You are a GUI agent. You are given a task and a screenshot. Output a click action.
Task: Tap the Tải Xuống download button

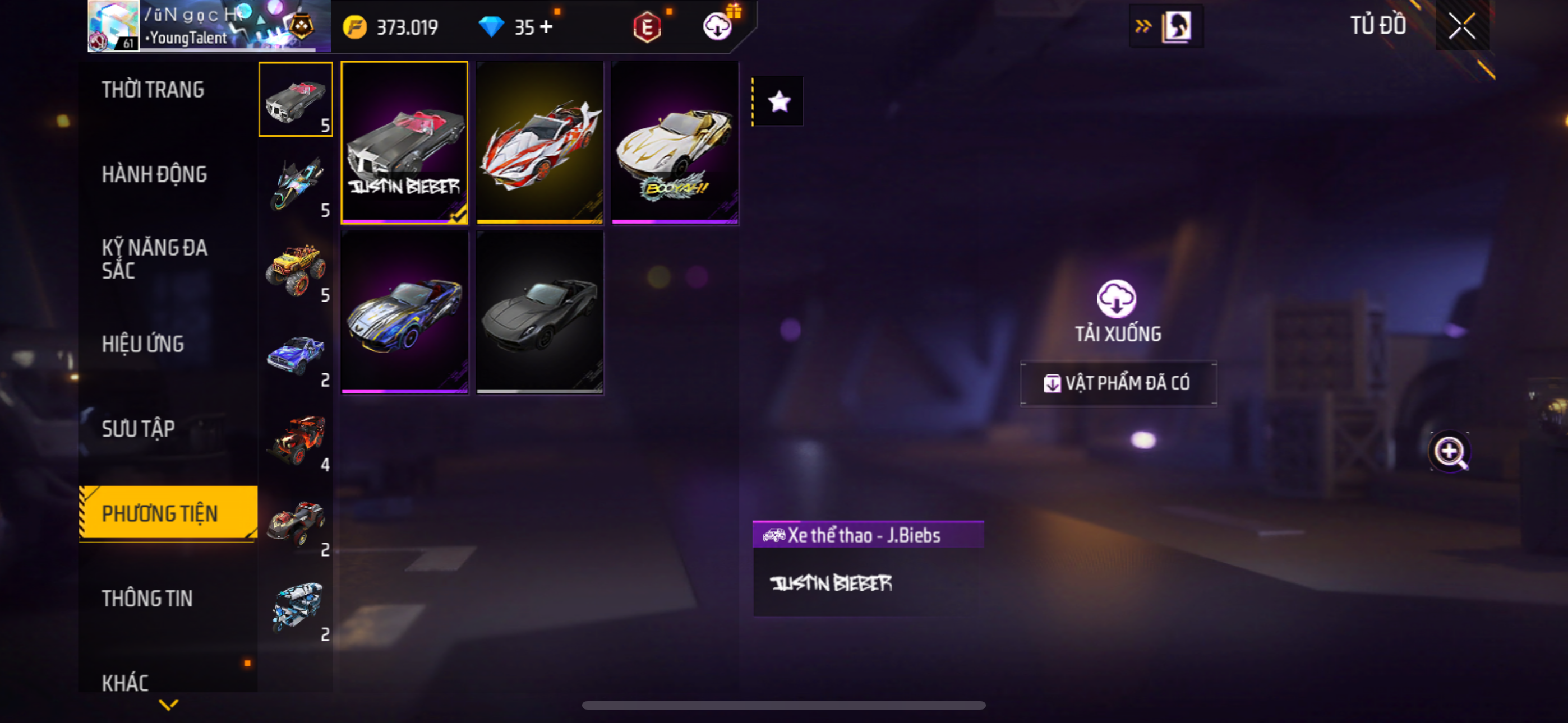pyautogui.click(x=1117, y=310)
